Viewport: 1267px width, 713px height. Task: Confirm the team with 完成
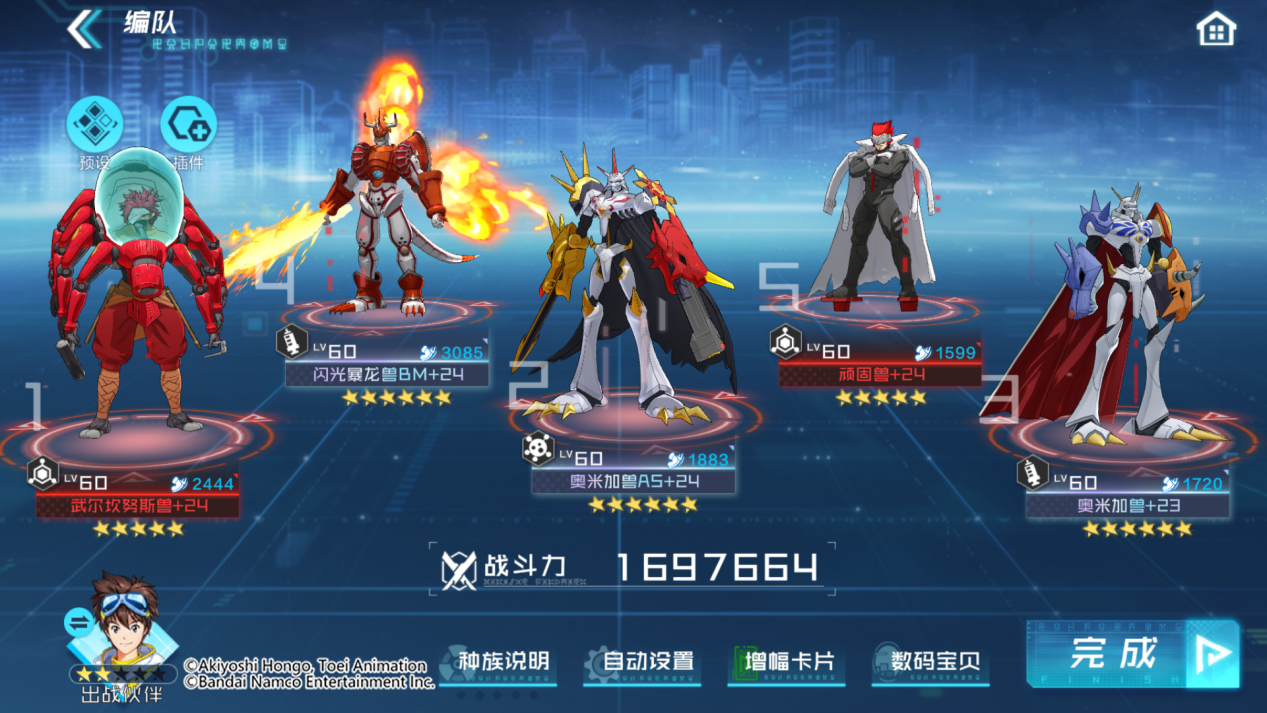click(x=1132, y=654)
